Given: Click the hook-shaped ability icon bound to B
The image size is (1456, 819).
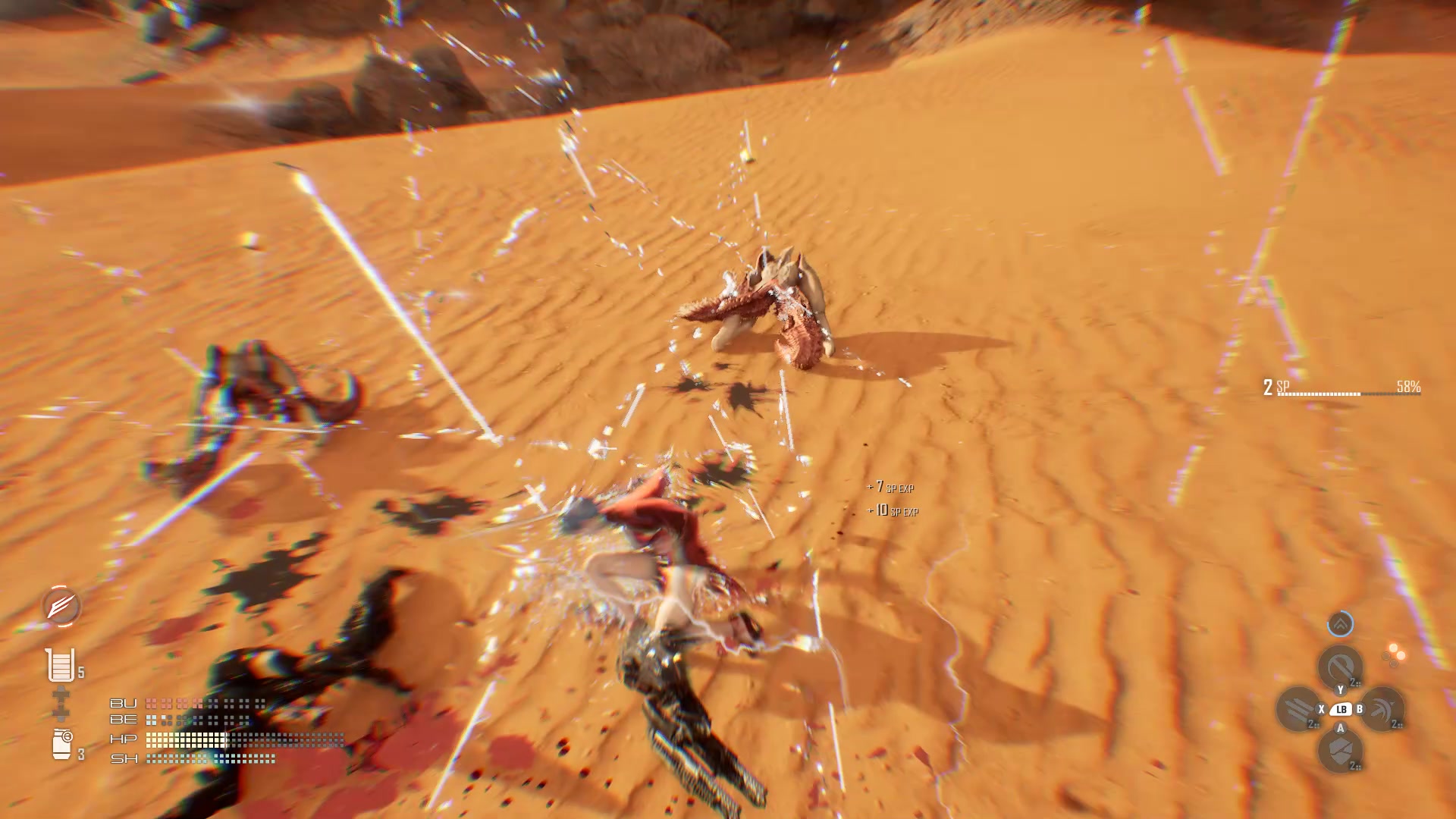Looking at the screenshot, I should (1385, 708).
